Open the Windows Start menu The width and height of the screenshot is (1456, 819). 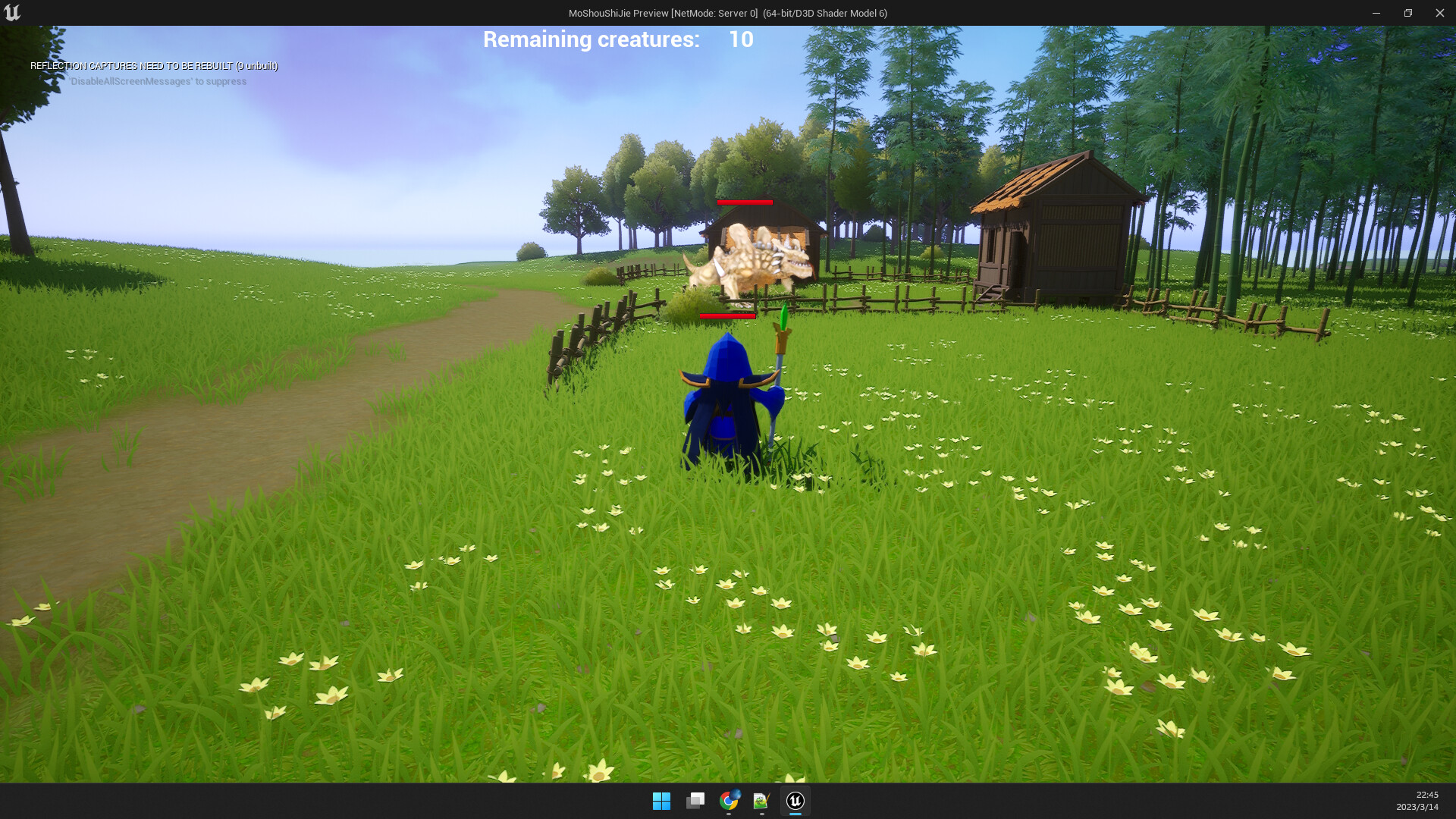click(x=663, y=801)
